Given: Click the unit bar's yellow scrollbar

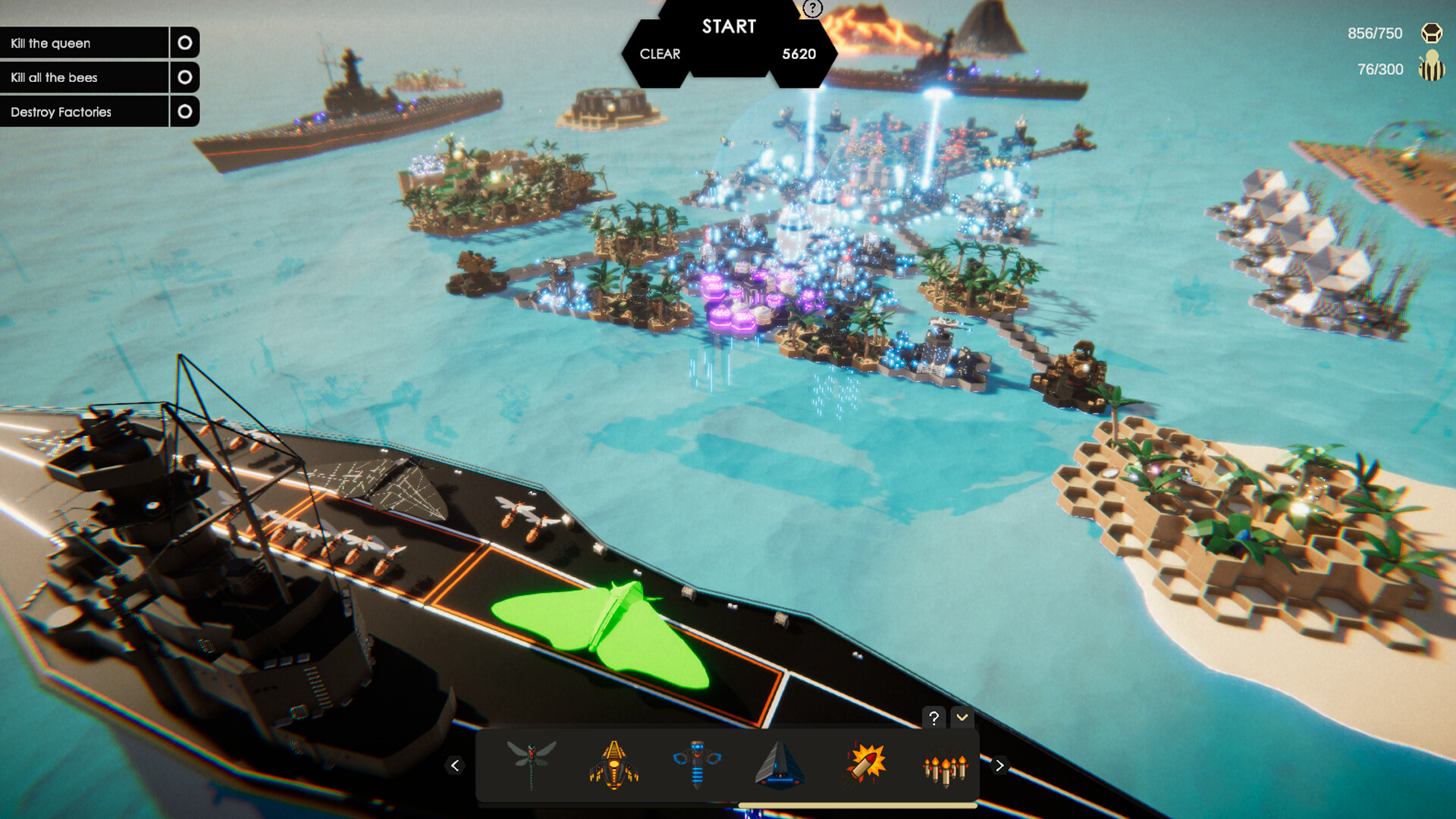Looking at the screenshot, I should point(857,805).
